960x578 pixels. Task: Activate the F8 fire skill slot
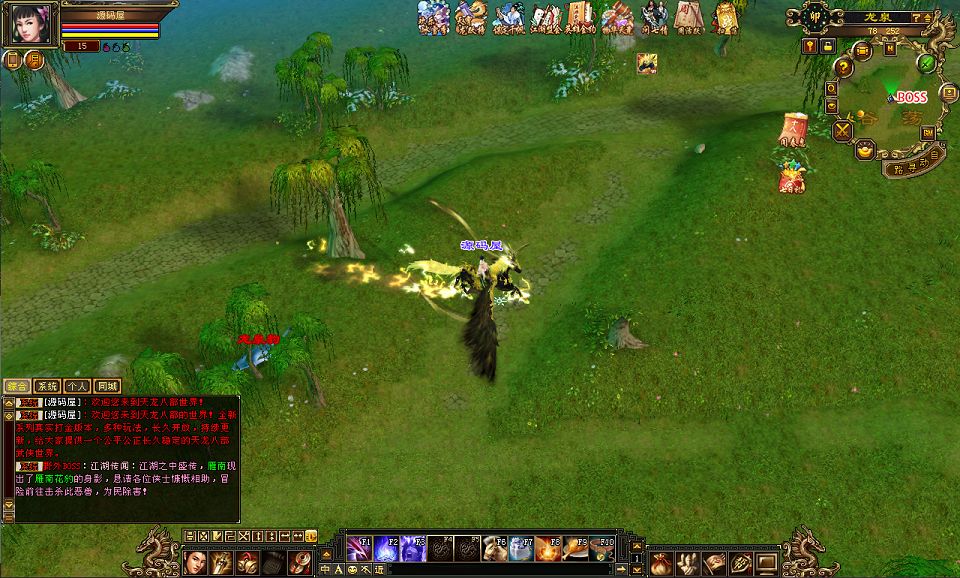pyautogui.click(x=547, y=549)
